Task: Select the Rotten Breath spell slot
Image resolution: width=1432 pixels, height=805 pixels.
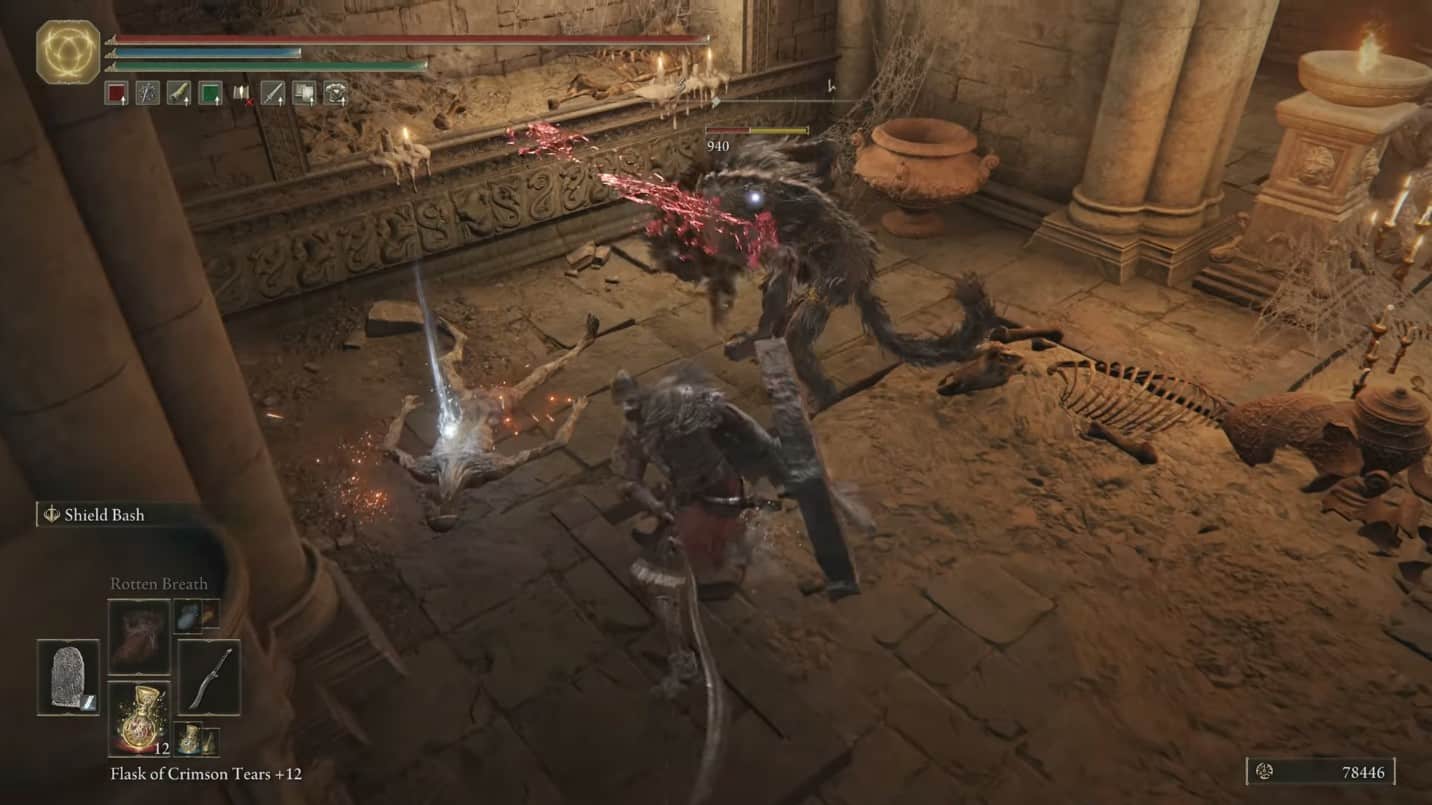Action: click(x=139, y=636)
